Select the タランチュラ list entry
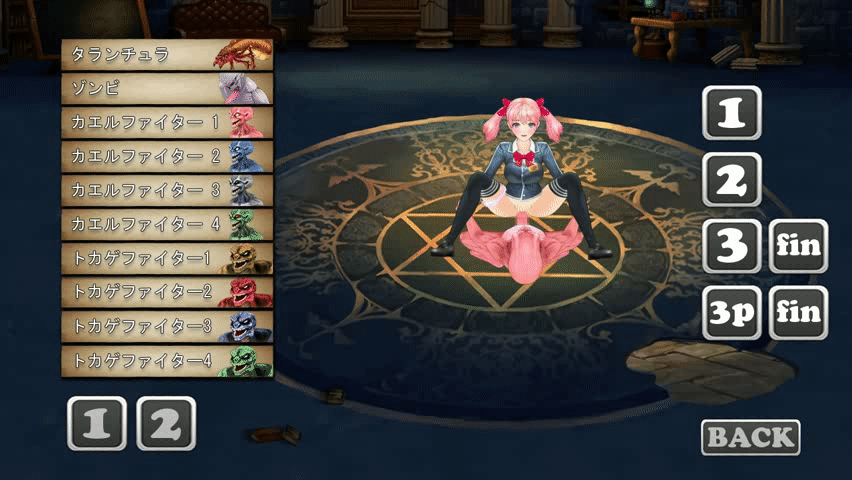This screenshot has height=480, width=852. [166, 55]
